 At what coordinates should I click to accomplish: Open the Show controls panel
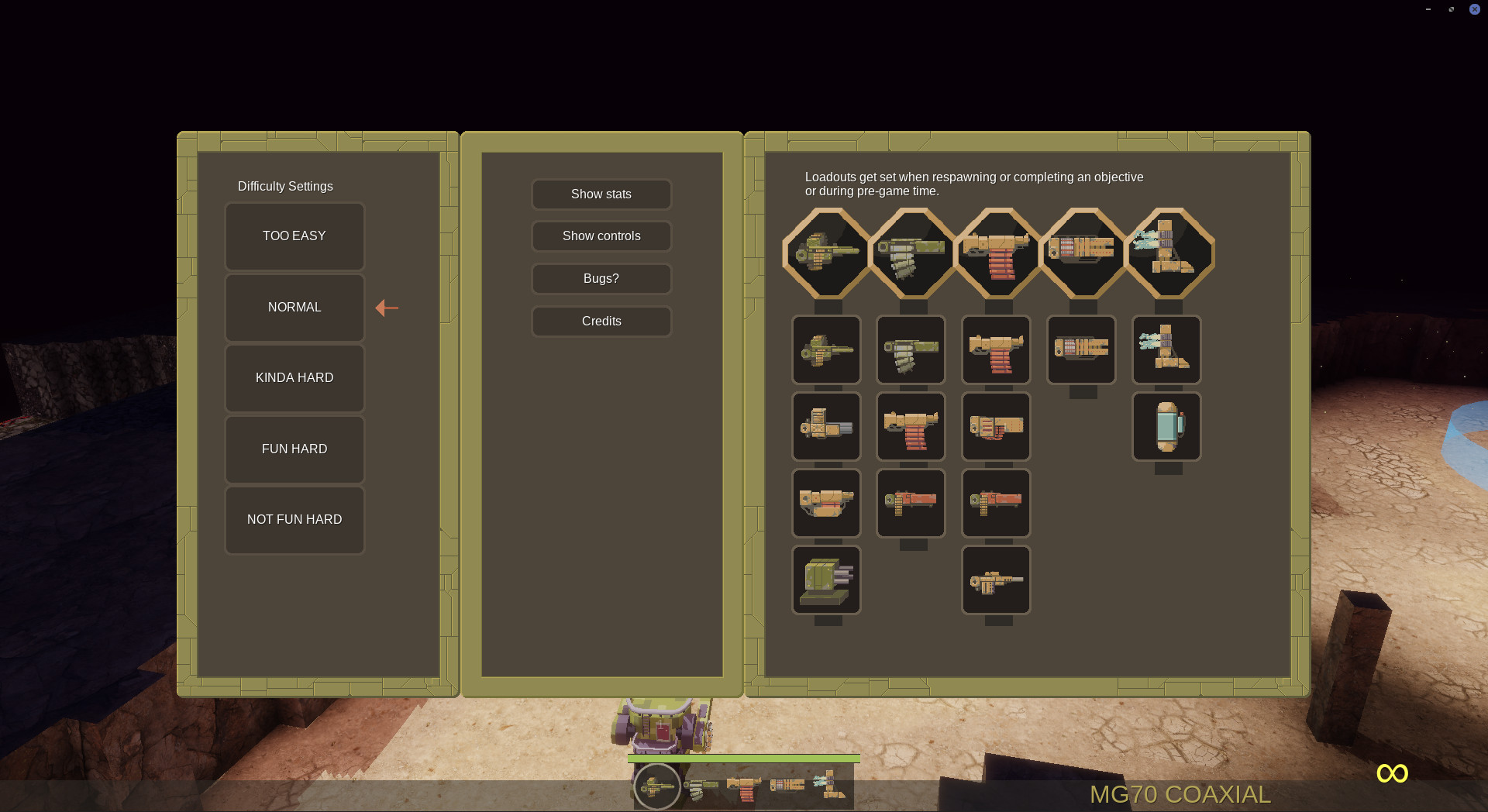pyautogui.click(x=601, y=236)
